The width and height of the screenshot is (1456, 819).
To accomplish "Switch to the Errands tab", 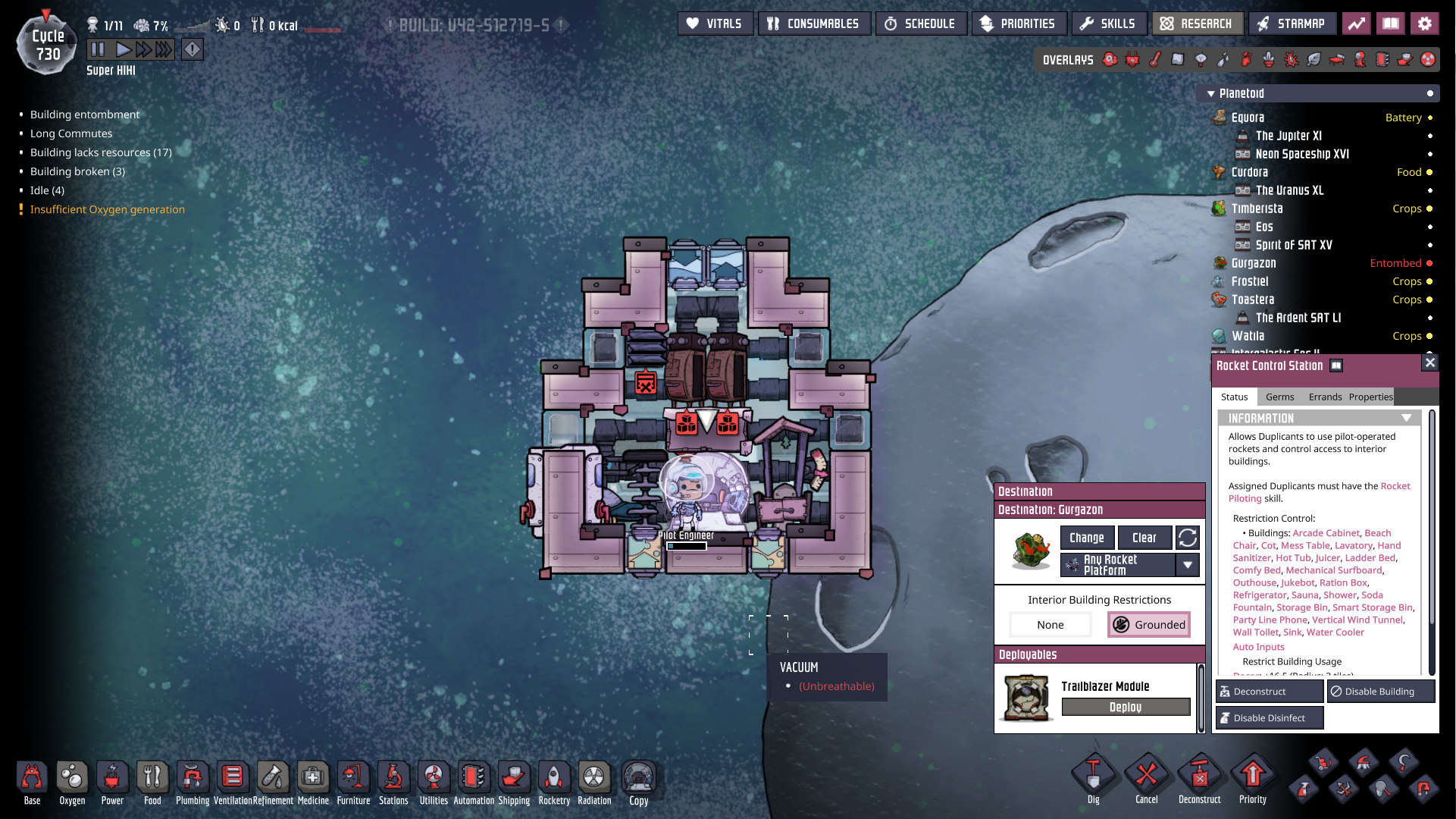I will [1325, 397].
